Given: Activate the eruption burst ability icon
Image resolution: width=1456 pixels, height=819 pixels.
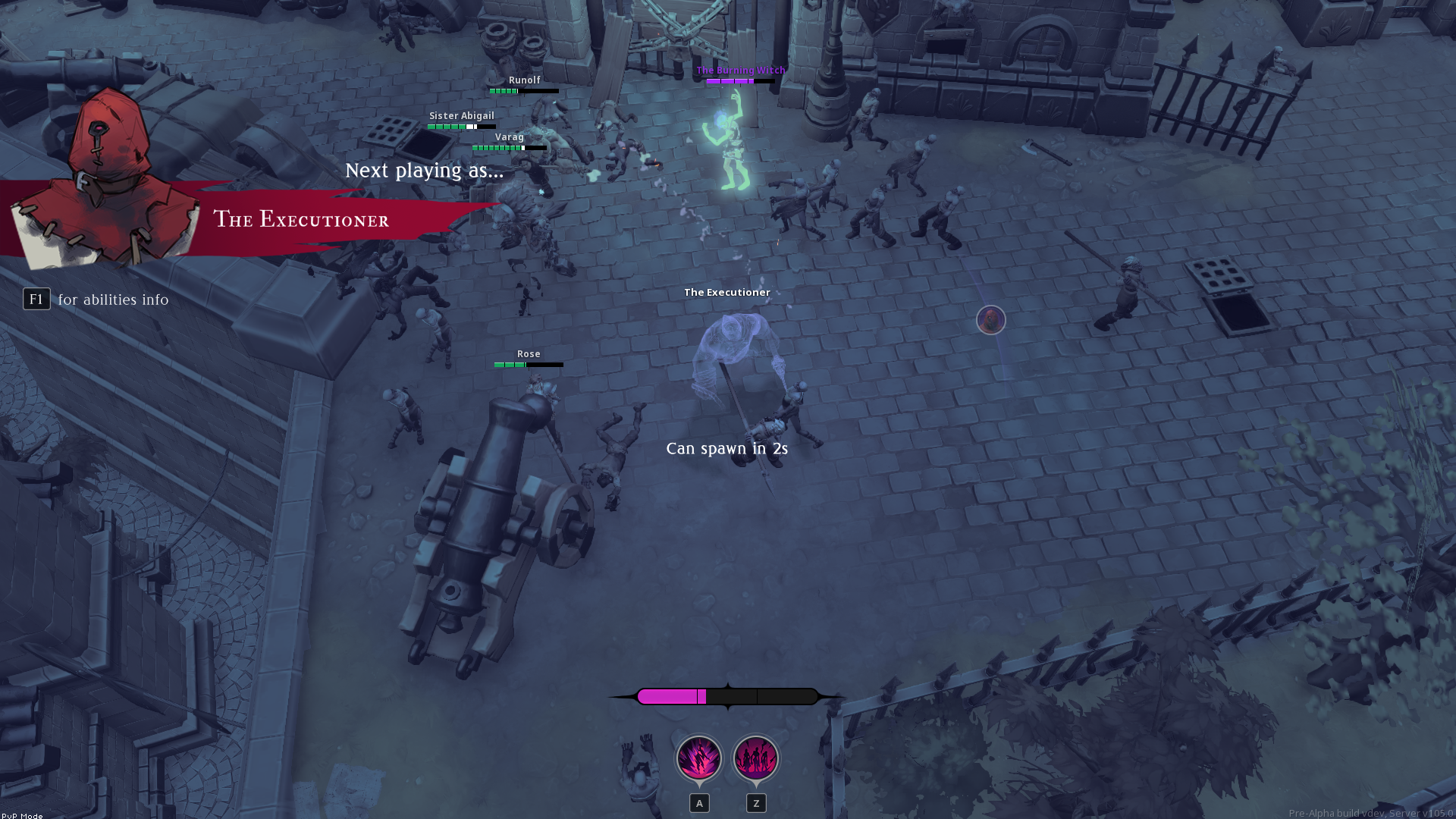Looking at the screenshot, I should click(698, 758).
